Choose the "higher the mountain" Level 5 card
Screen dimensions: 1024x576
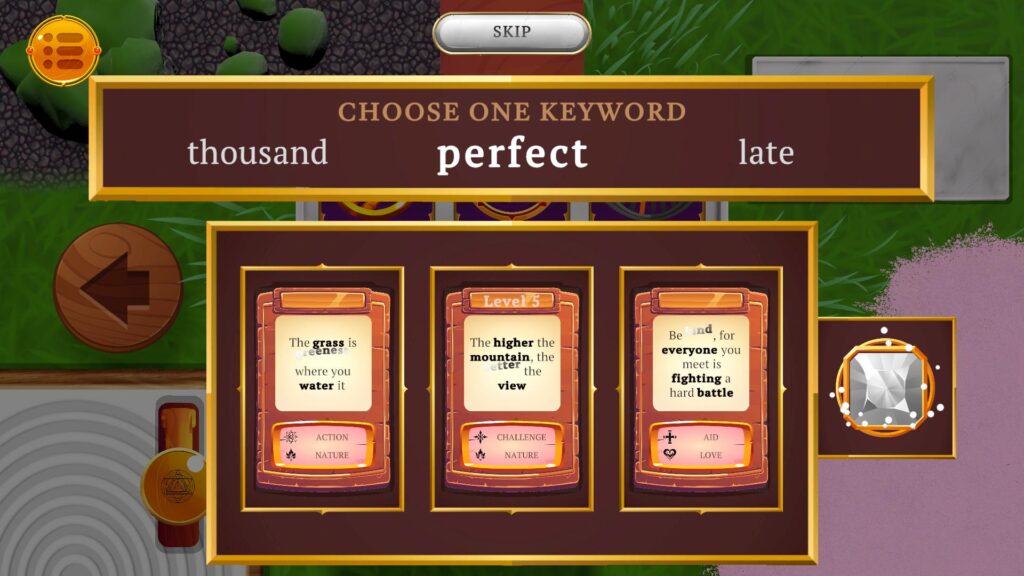pos(511,388)
